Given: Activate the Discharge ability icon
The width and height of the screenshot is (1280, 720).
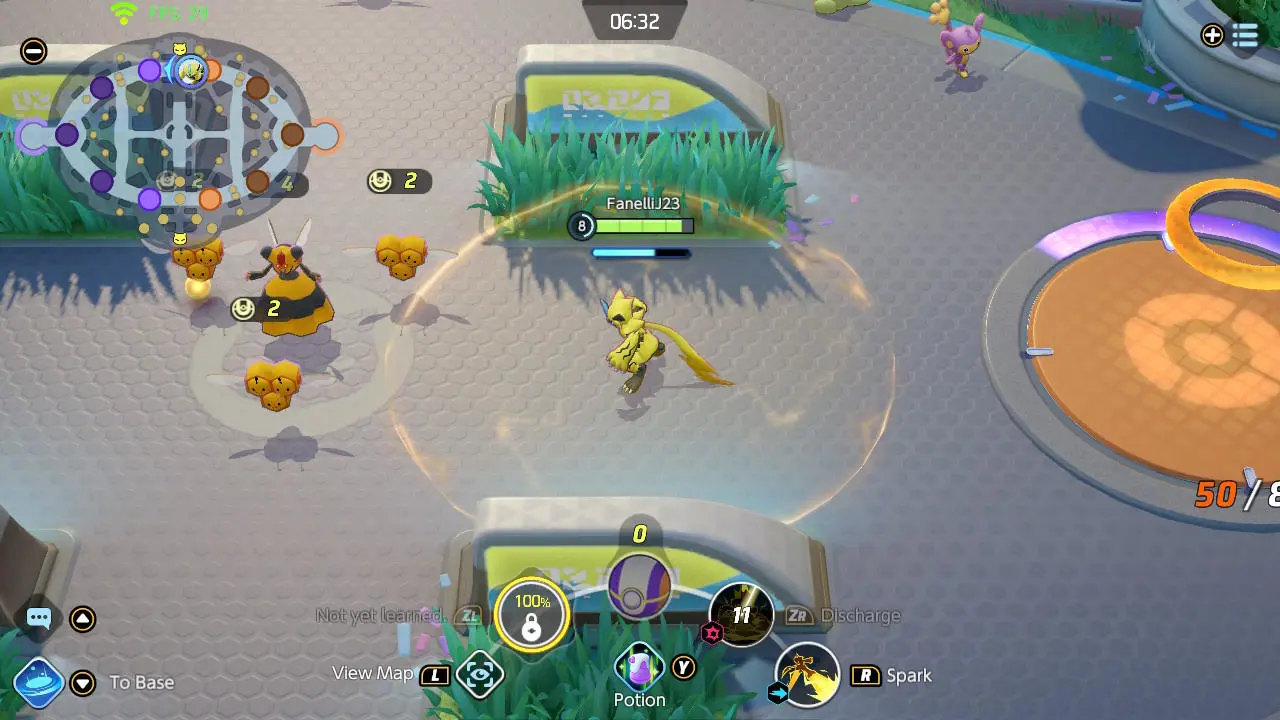Looking at the screenshot, I should point(741,615).
